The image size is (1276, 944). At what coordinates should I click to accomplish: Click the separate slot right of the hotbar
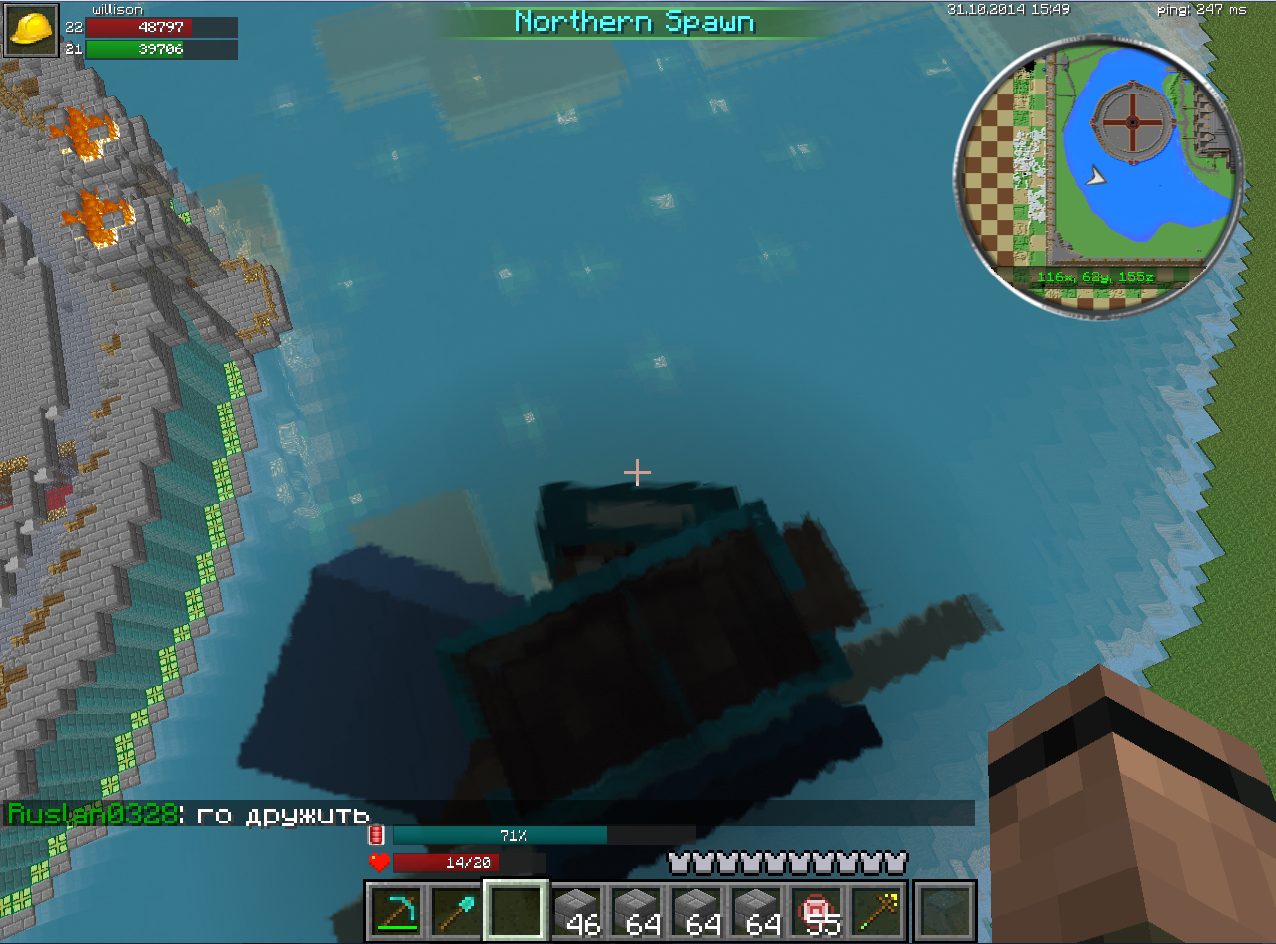click(x=944, y=910)
